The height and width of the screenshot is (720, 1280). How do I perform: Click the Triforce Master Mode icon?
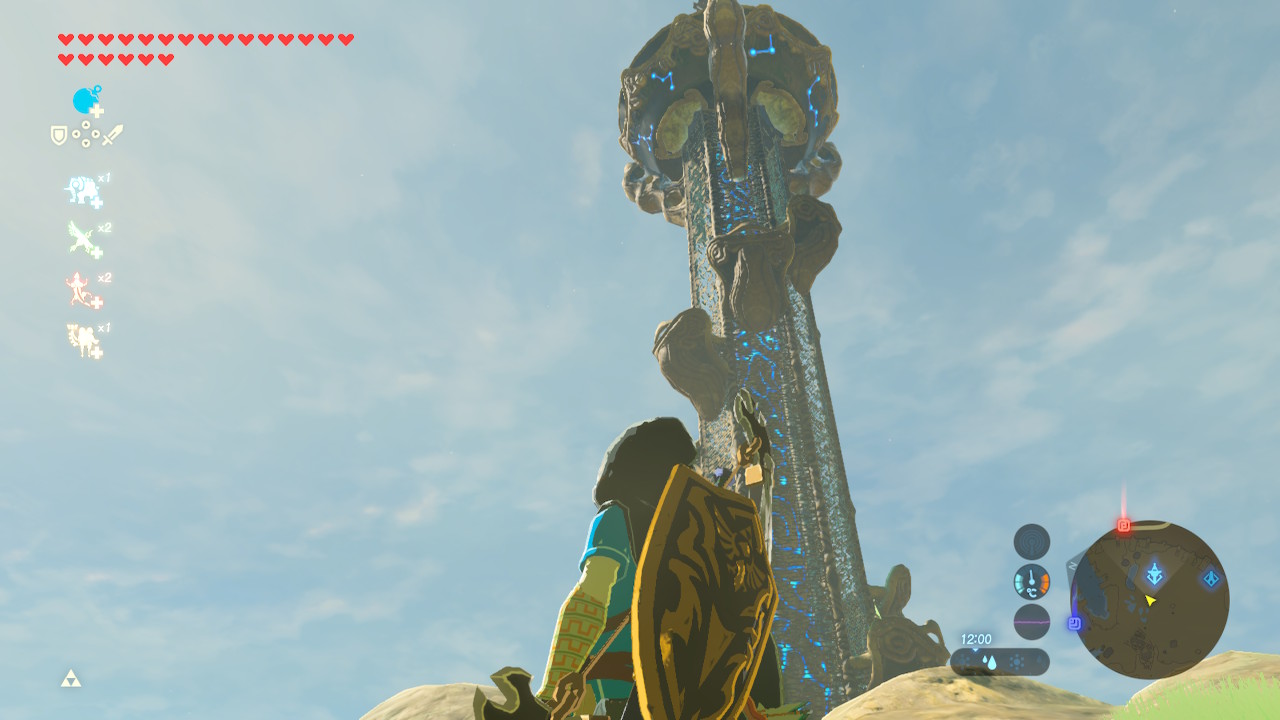[70, 679]
